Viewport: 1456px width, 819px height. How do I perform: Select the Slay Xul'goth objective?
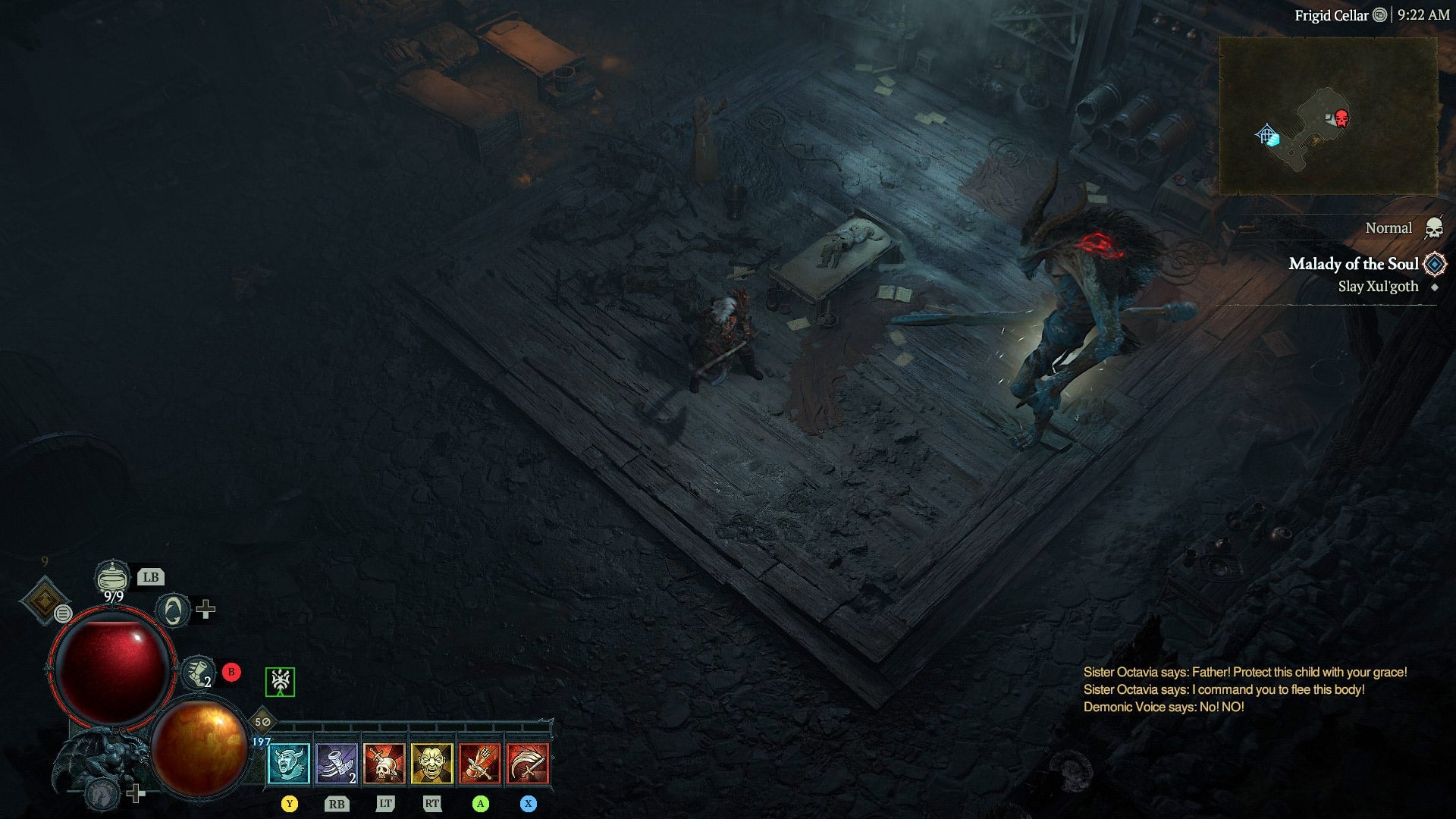1378,287
